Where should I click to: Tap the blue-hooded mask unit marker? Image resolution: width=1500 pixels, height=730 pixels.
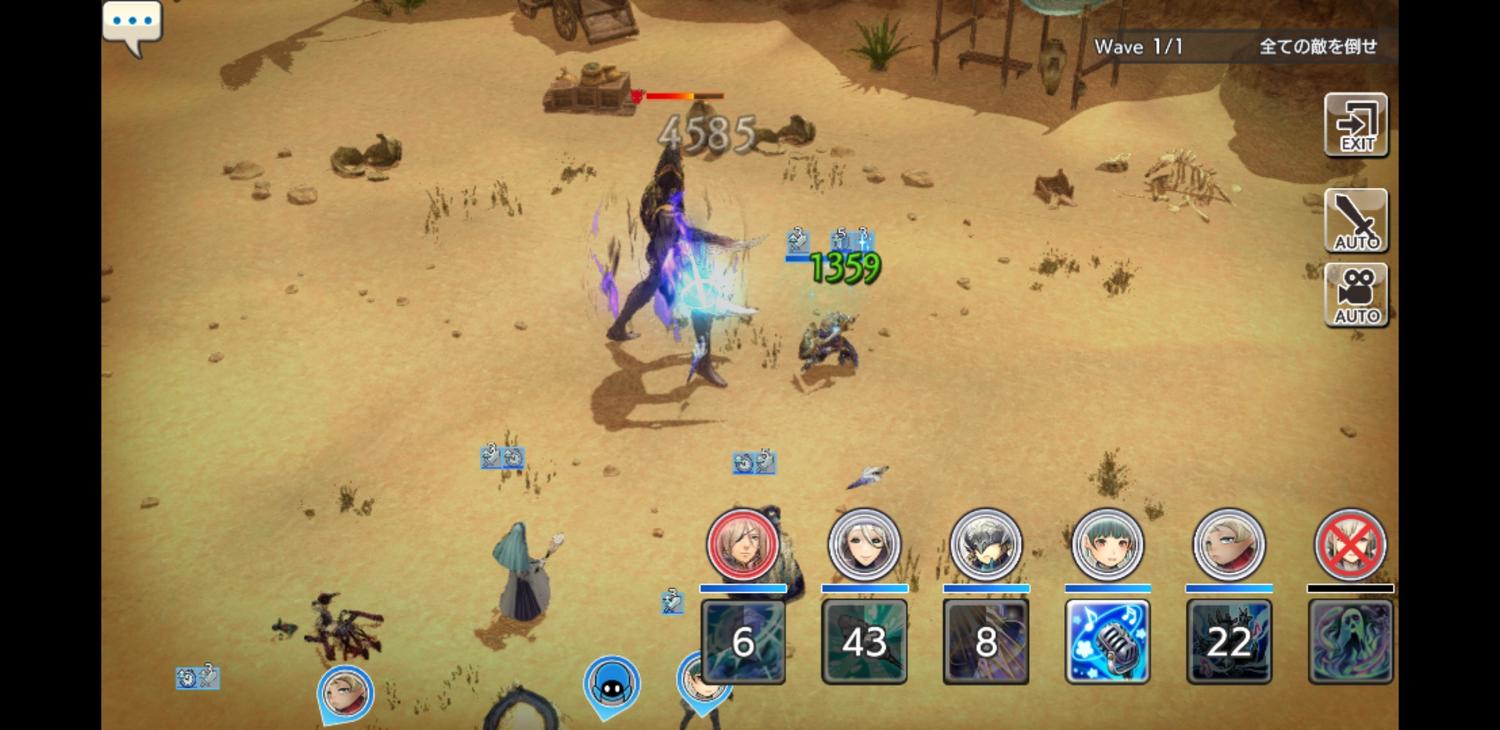point(612,686)
